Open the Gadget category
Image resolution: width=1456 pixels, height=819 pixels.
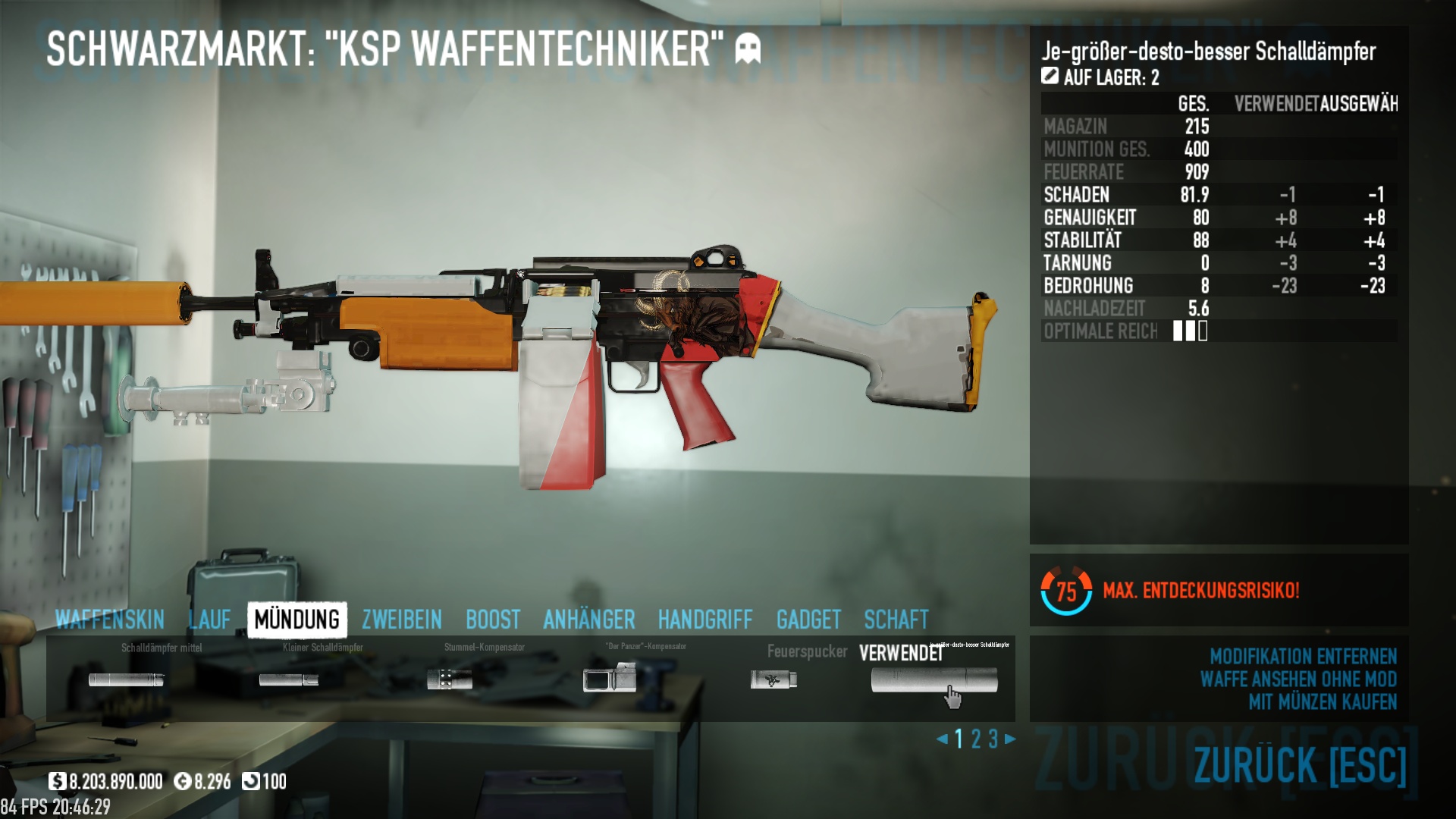(808, 620)
